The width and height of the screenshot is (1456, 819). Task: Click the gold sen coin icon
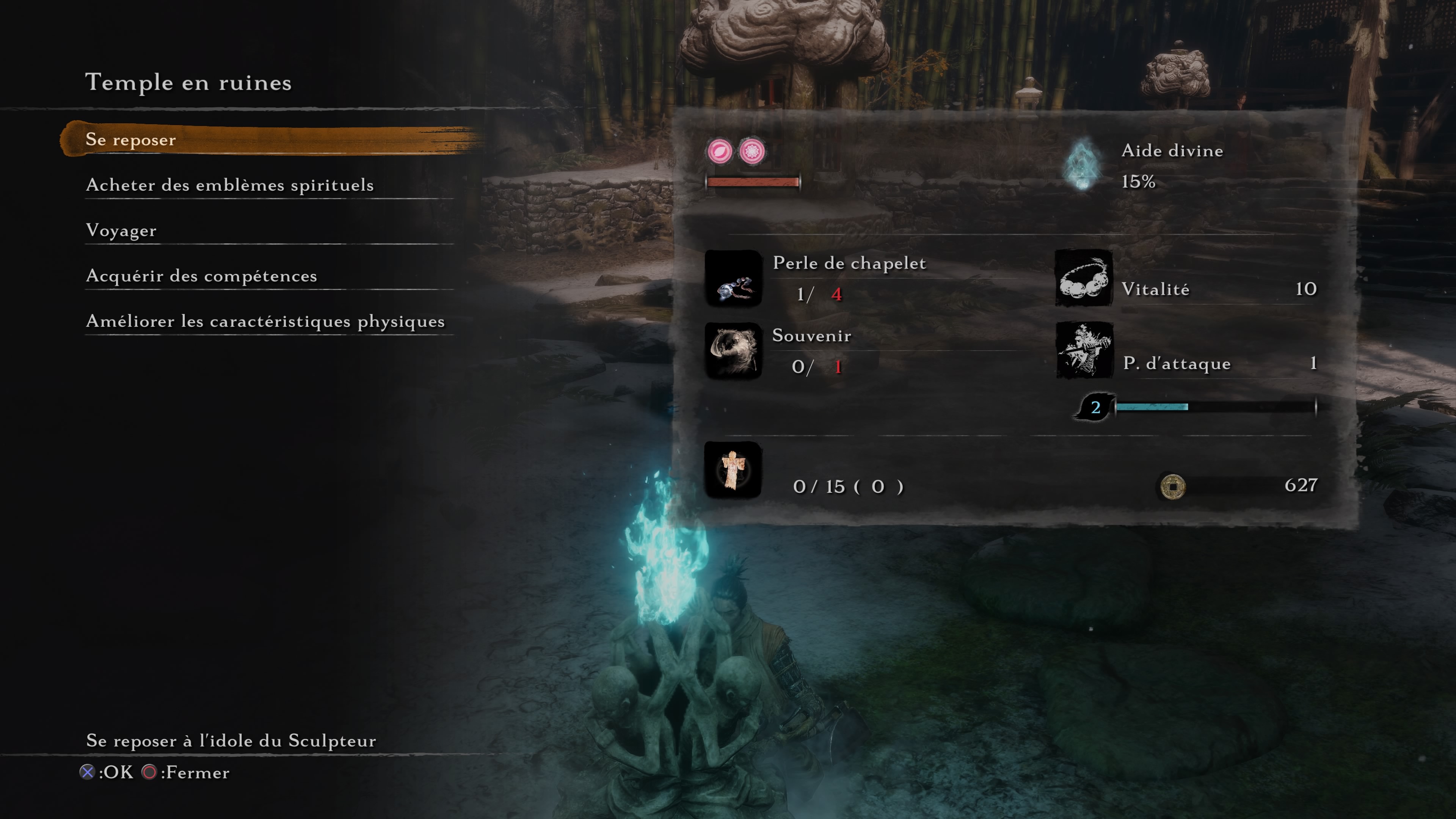[x=1172, y=485]
